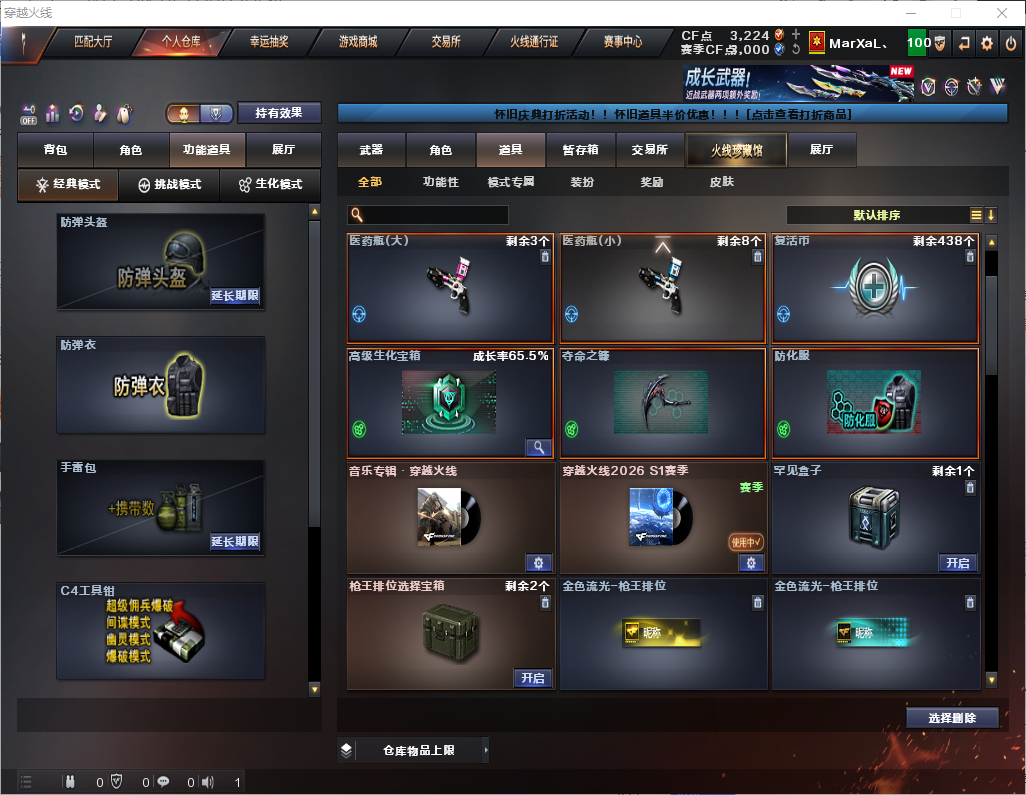Click the 持有效果 button
The width and height of the screenshot is (1026, 795).
coord(279,113)
